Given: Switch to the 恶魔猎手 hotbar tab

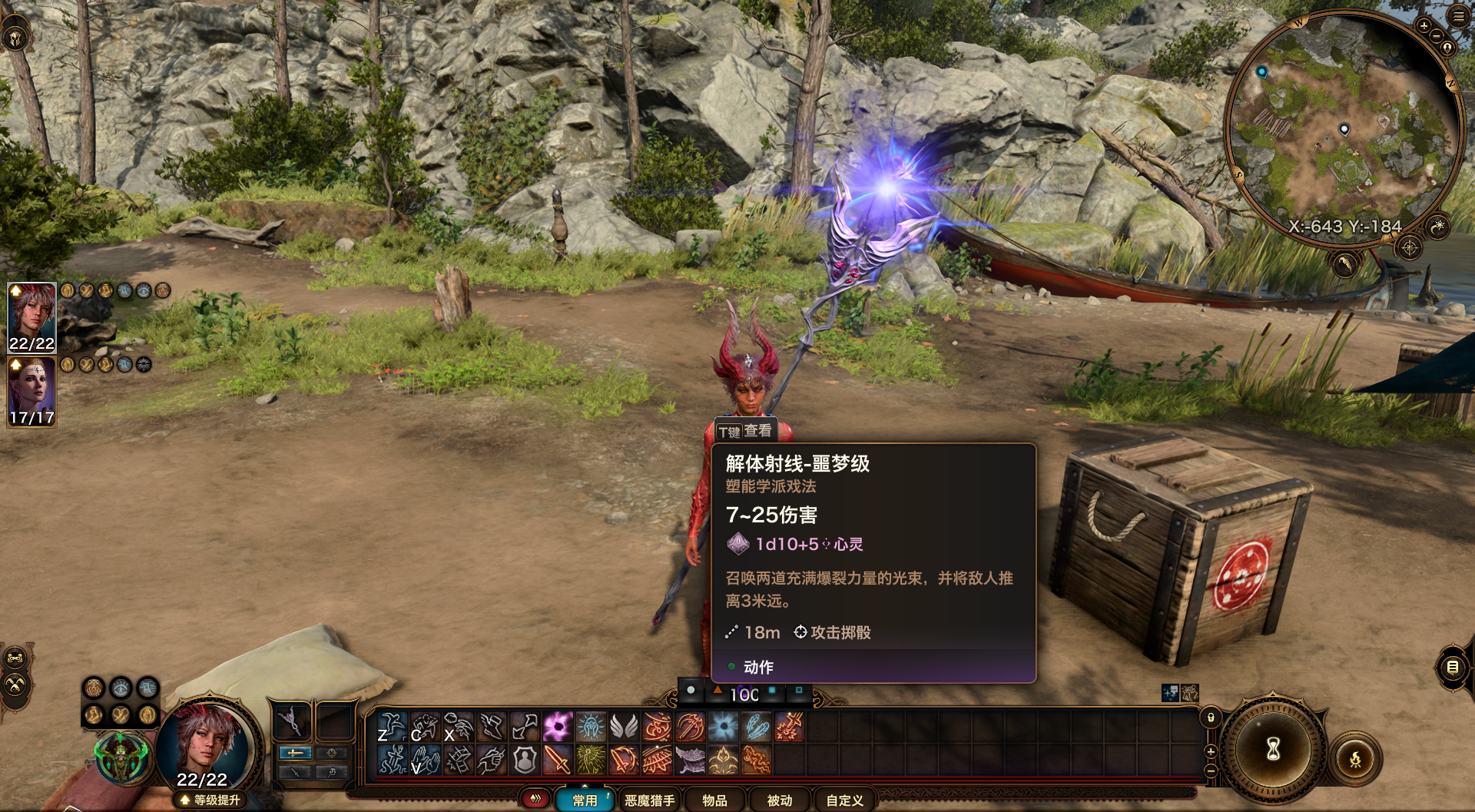Looking at the screenshot, I should (649, 800).
